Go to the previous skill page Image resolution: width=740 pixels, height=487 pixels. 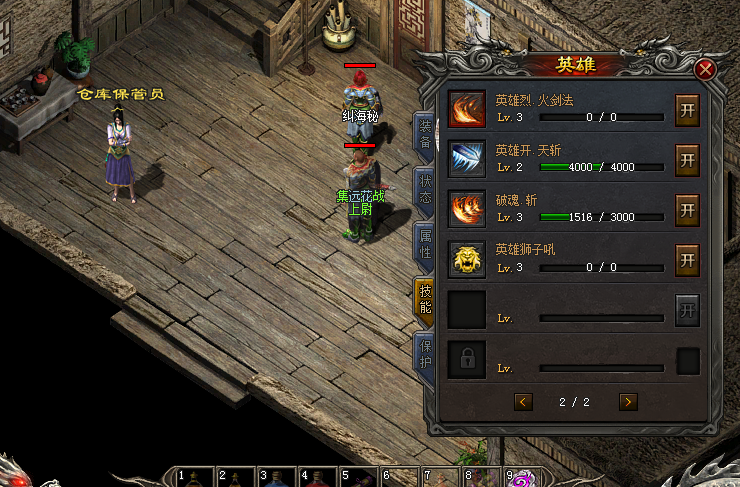coord(523,402)
